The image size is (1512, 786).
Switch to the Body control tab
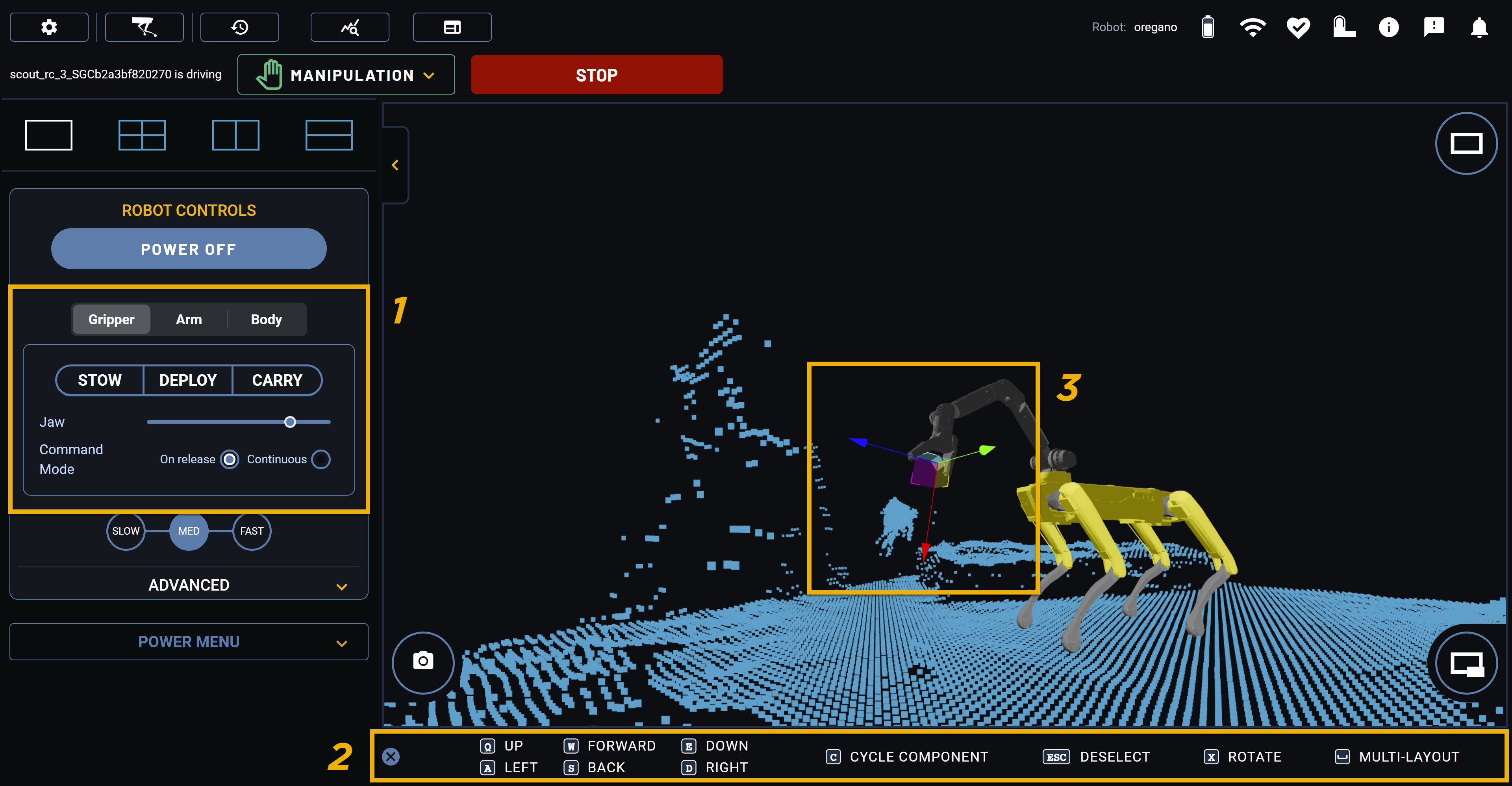point(266,319)
